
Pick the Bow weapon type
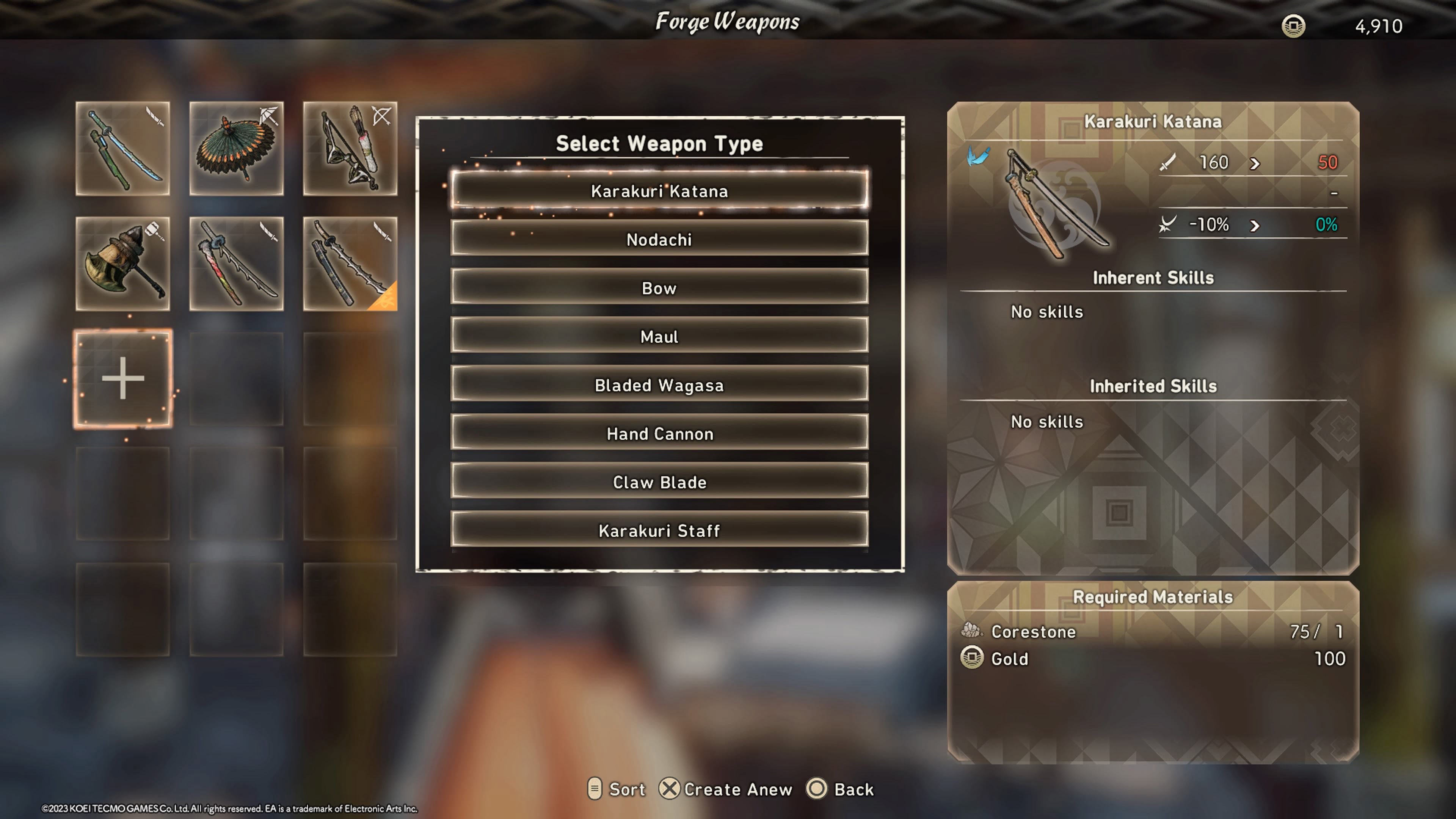pos(659,288)
